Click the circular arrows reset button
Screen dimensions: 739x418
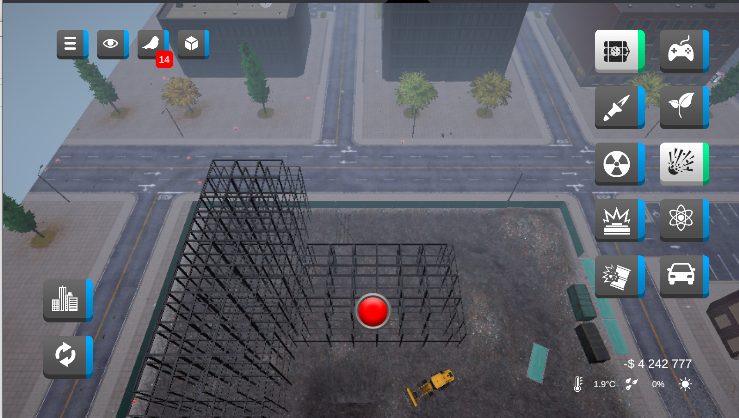tap(66, 355)
